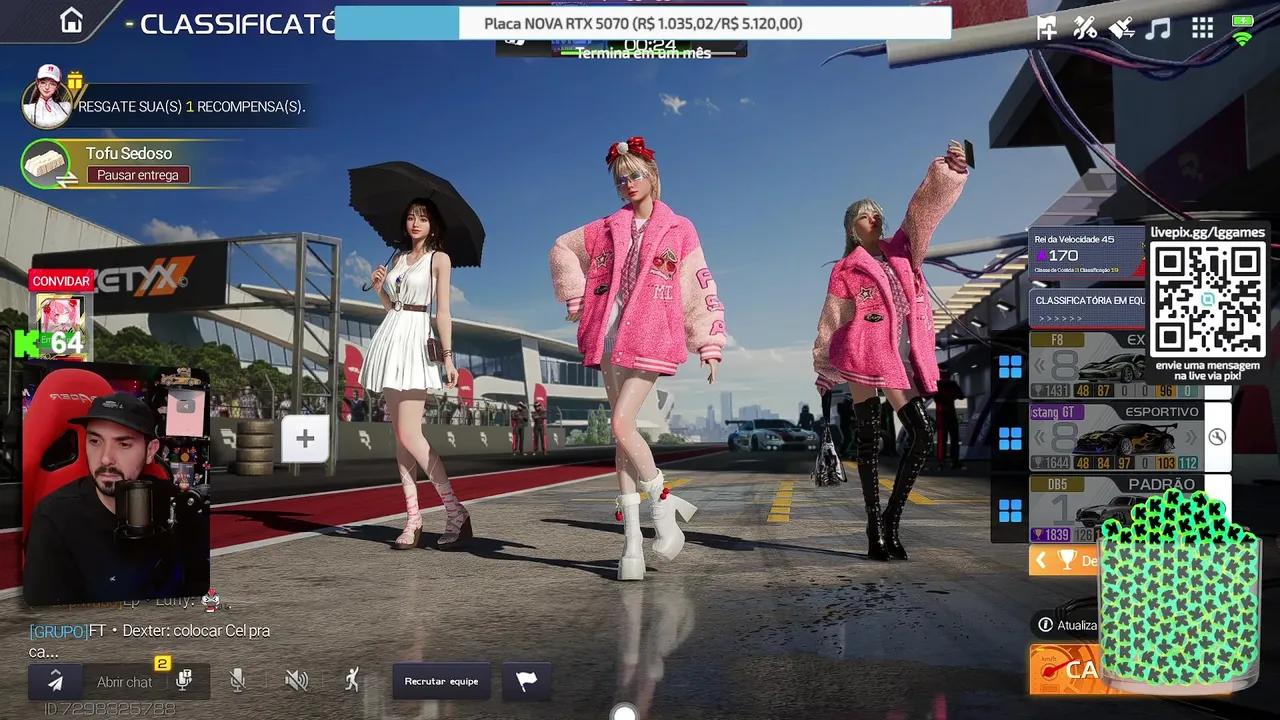The height and width of the screenshot is (720, 1280).
Task: Mute the game sound with speaker icon
Action: pos(297,680)
